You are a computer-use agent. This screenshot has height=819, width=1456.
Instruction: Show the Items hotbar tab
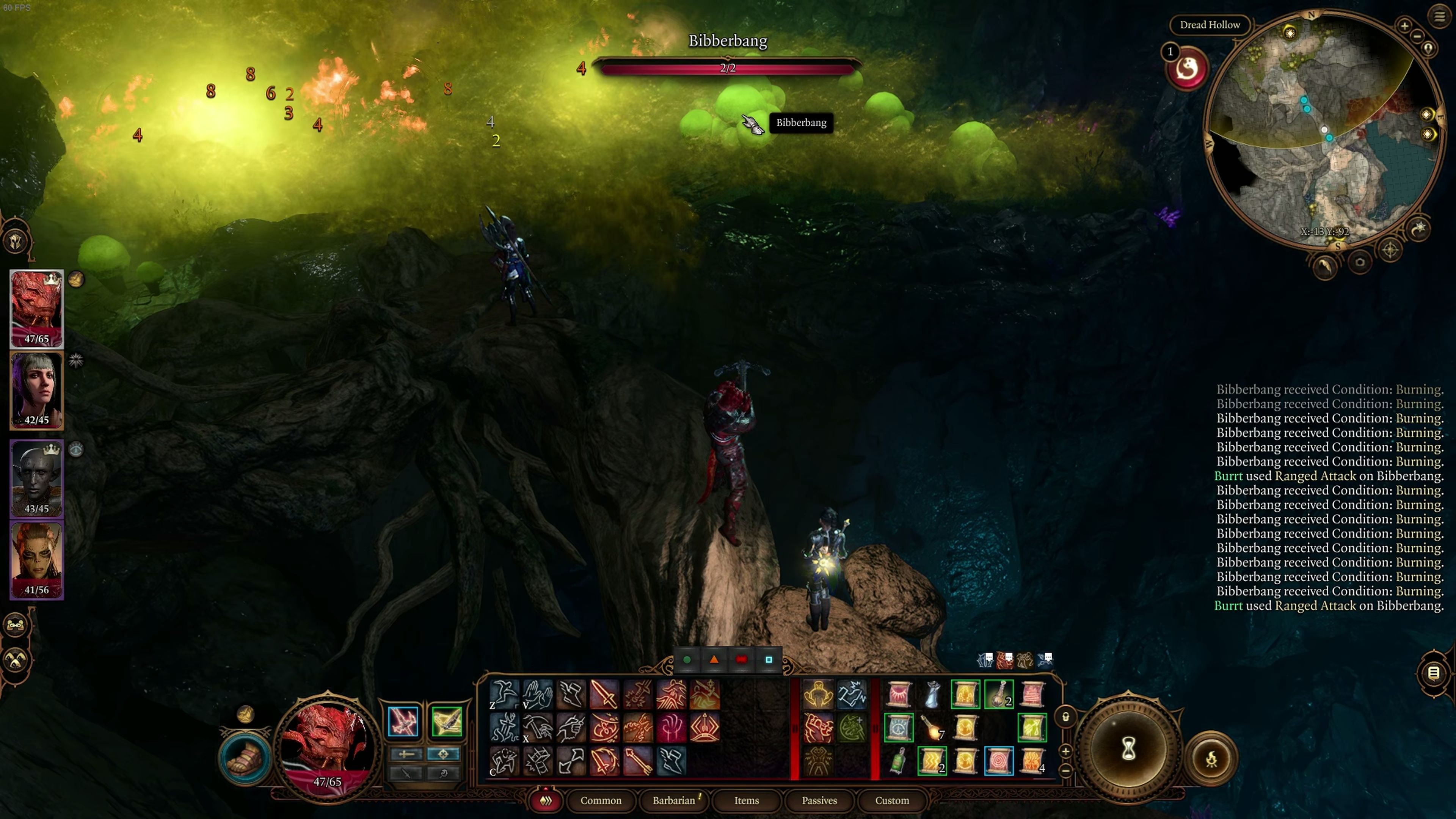(x=746, y=800)
